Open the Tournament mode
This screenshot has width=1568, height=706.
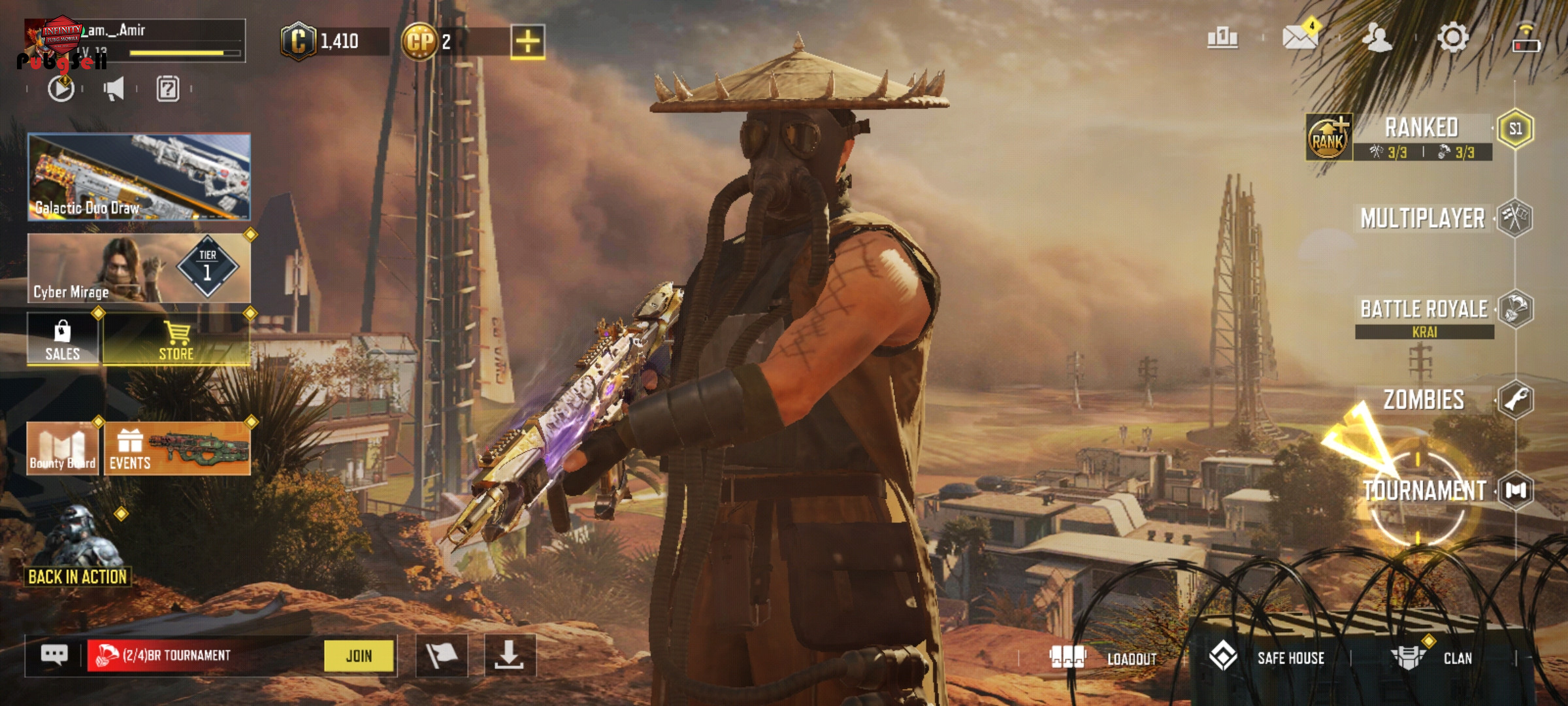point(1424,490)
